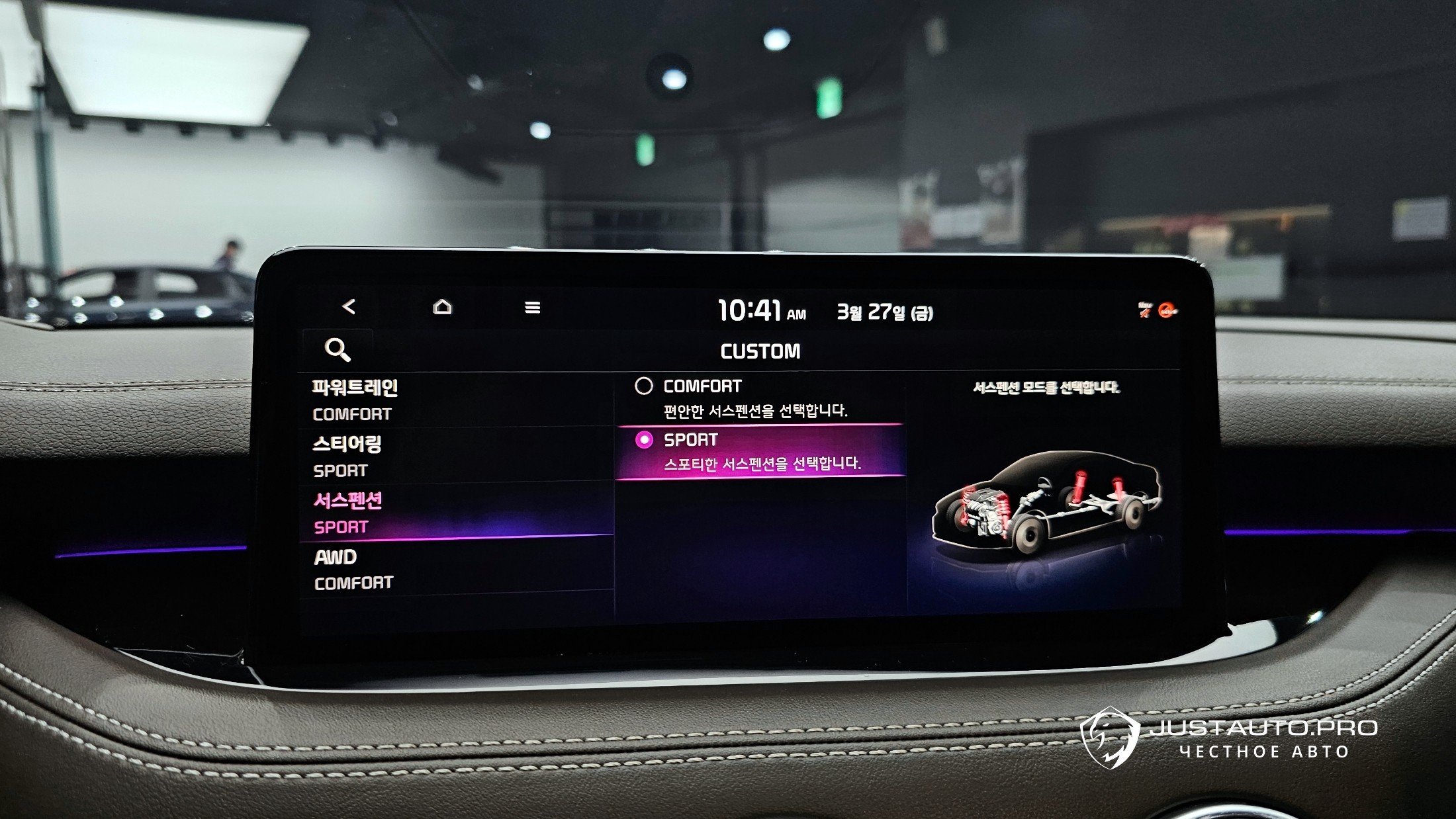Image resolution: width=1456 pixels, height=819 pixels.
Task: Select the 파워트레인 COMFORT row
Action: click(457, 400)
